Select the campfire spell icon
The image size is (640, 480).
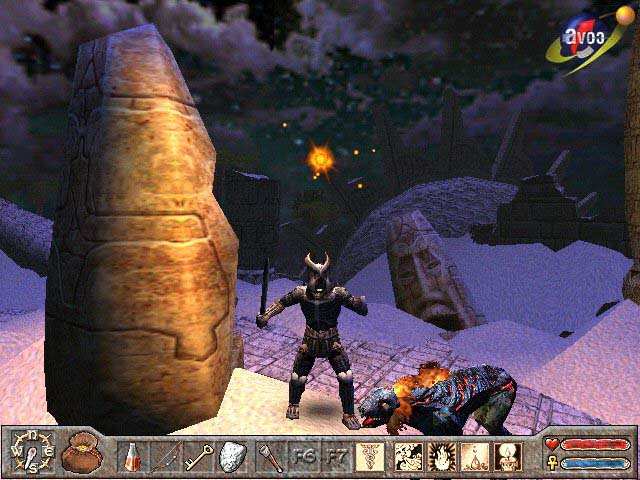click(473, 457)
